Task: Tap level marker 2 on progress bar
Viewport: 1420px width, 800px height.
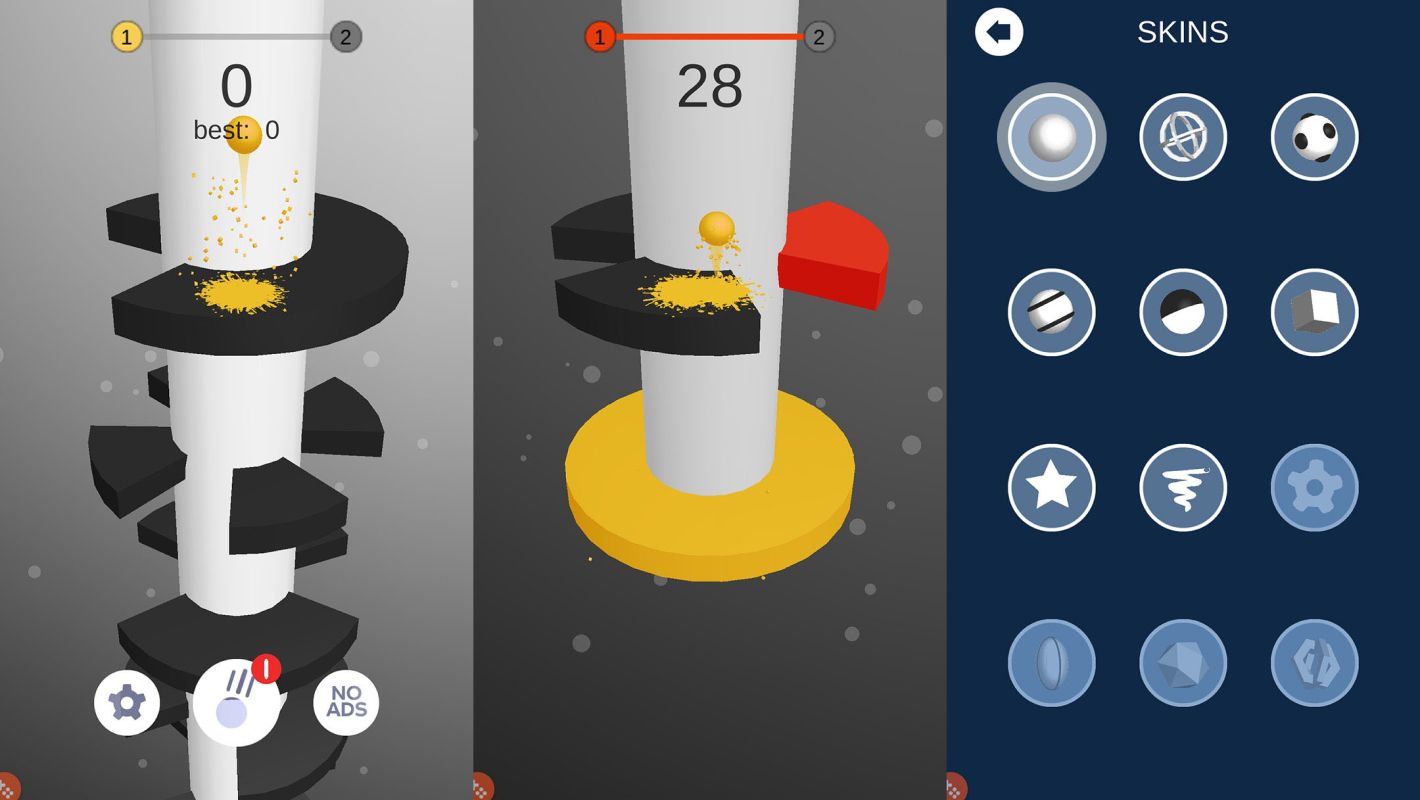Action: pyautogui.click(x=346, y=37)
